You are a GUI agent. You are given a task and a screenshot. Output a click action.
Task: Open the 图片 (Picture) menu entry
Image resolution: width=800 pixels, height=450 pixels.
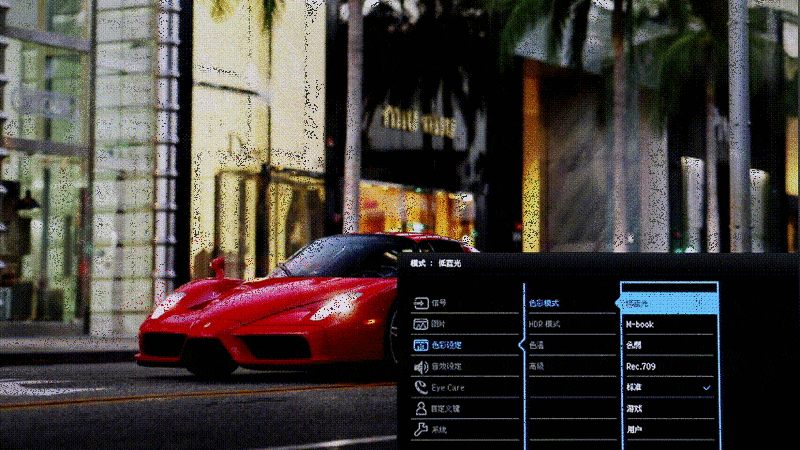(x=439, y=325)
